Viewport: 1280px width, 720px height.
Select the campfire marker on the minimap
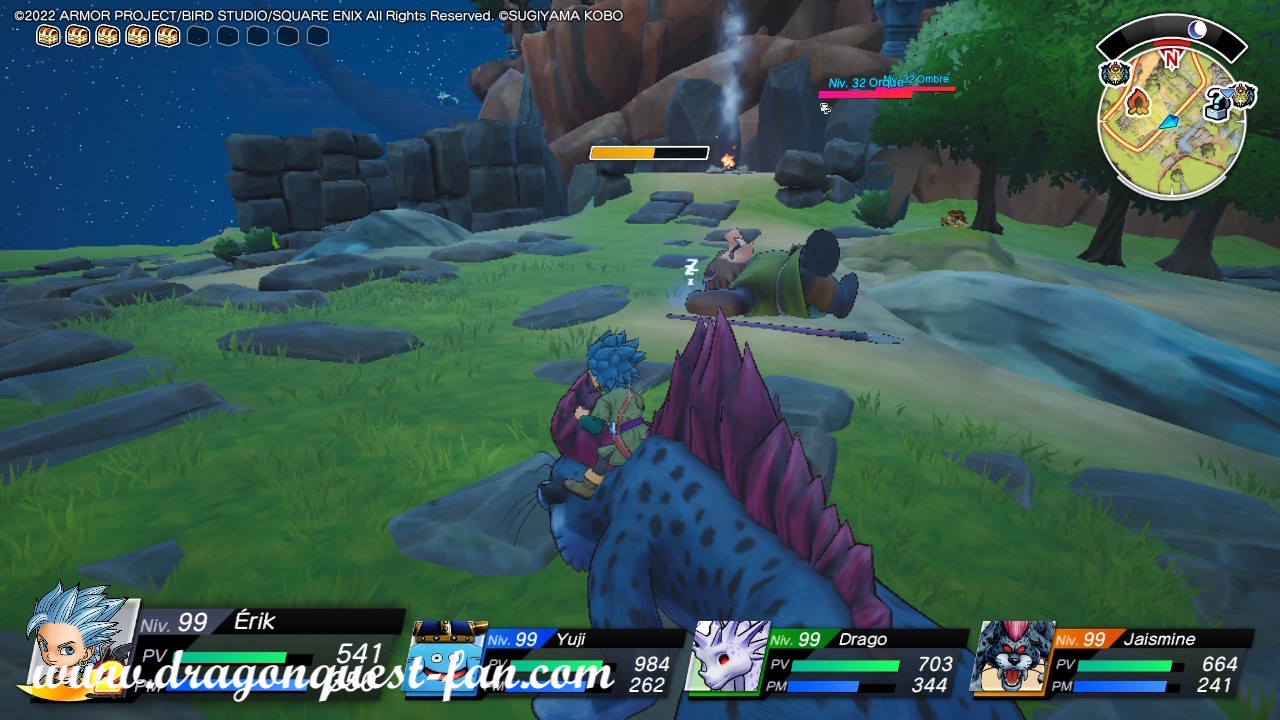(x=1137, y=102)
